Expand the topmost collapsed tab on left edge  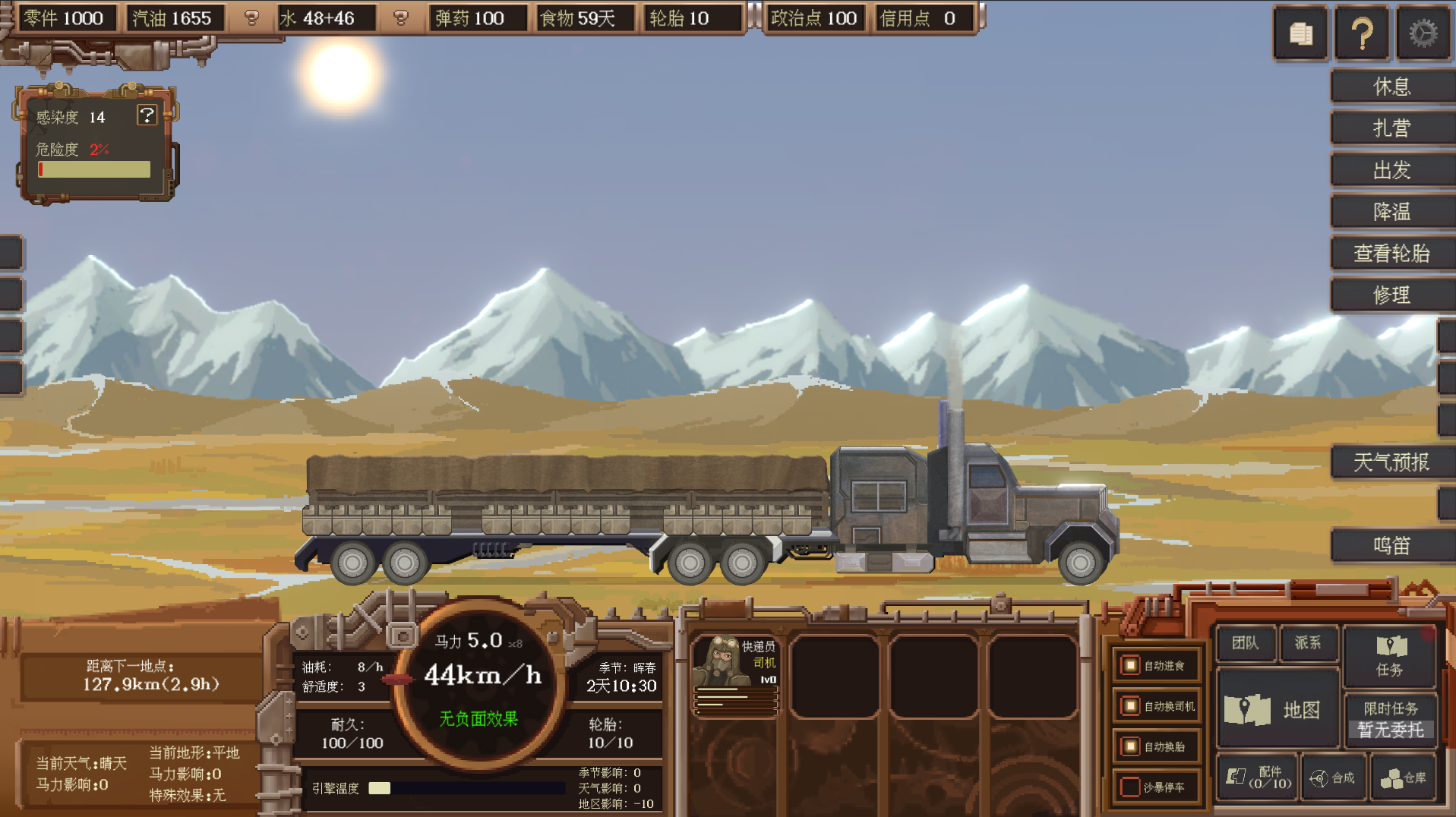11,253
